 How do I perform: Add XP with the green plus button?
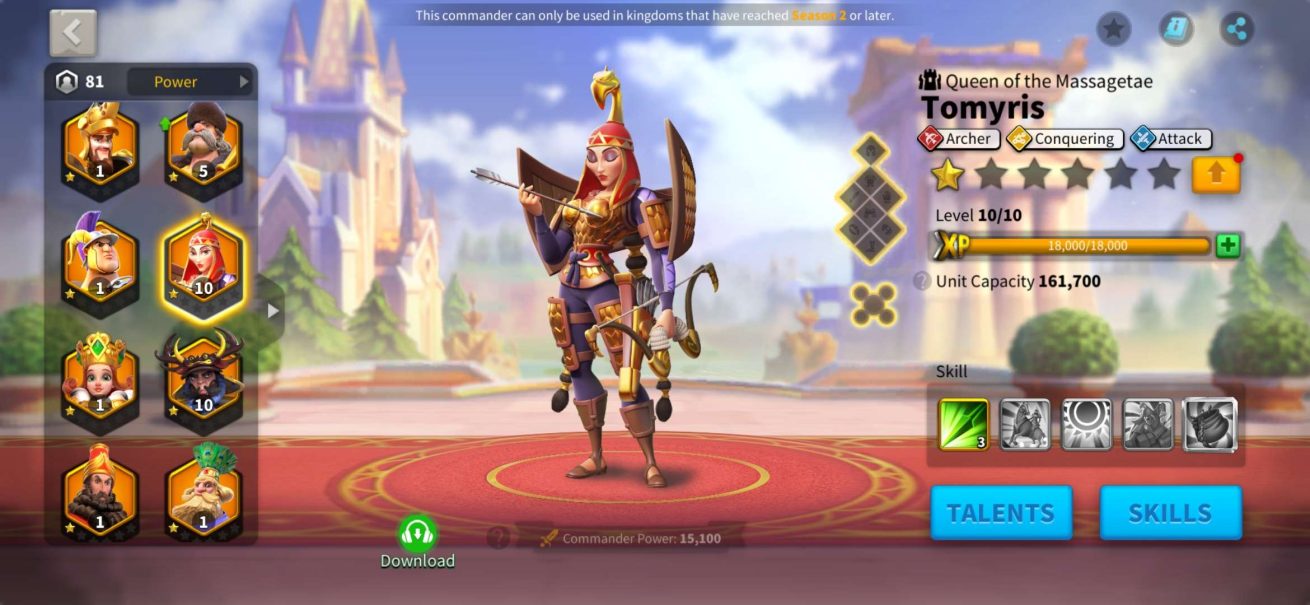[1228, 246]
